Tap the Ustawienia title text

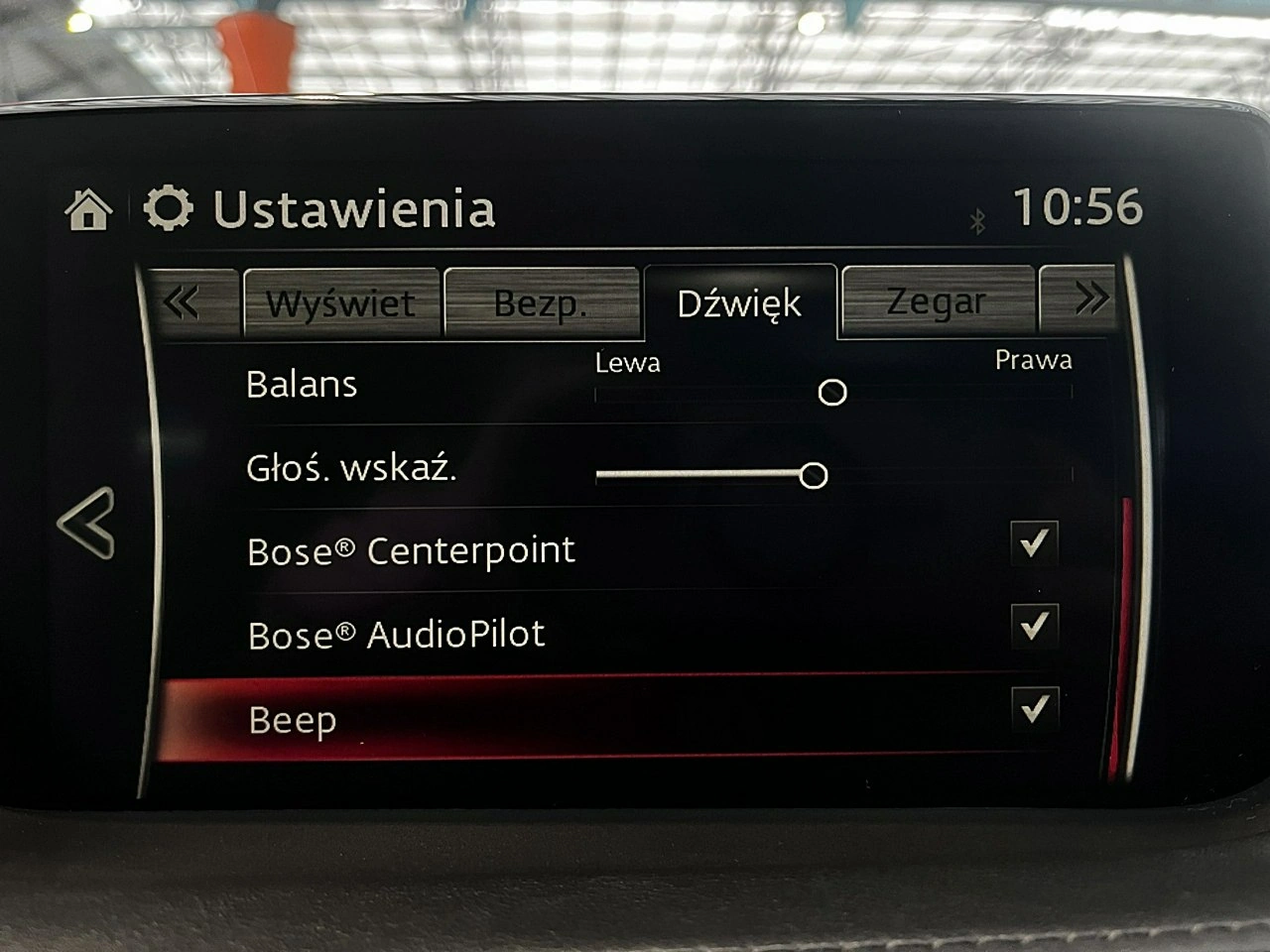coord(355,210)
